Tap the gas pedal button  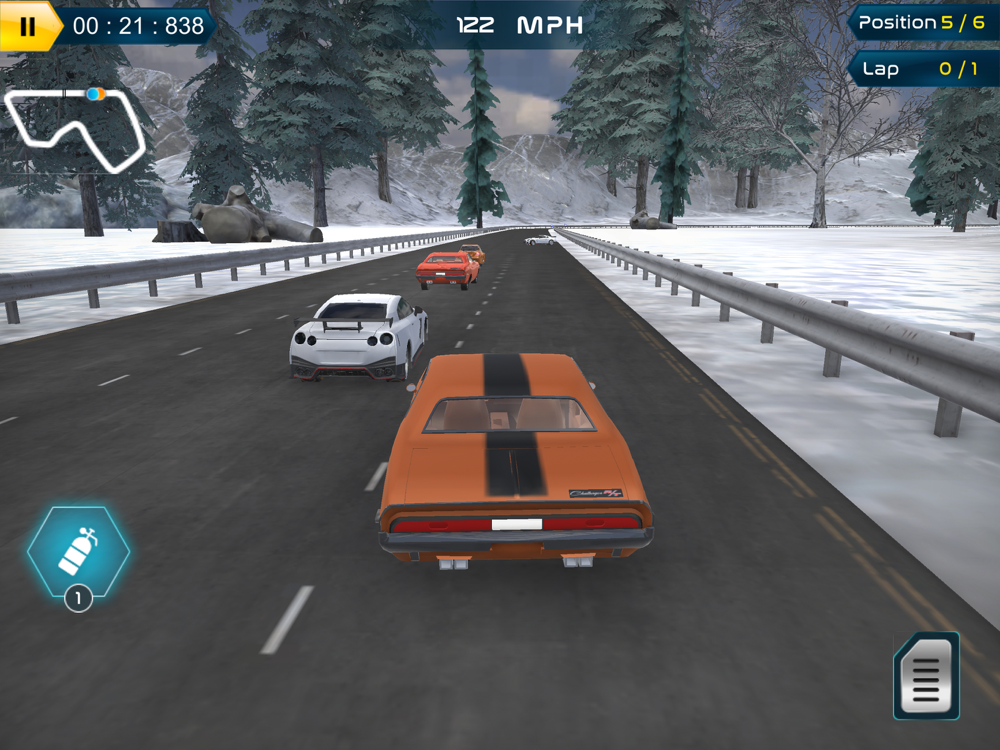pos(926,676)
